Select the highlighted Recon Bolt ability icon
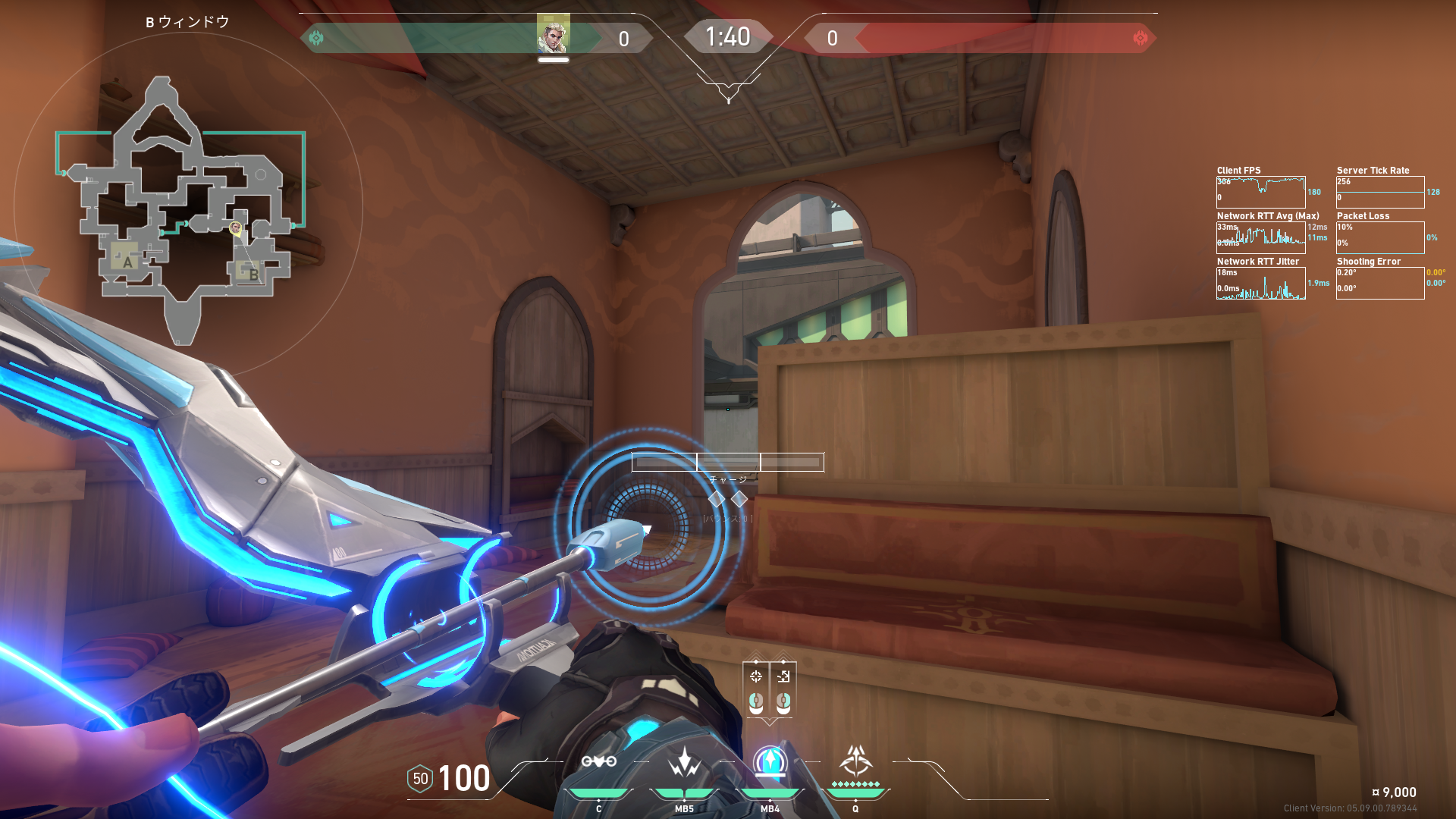Screen dimensions: 1456x819 770,762
